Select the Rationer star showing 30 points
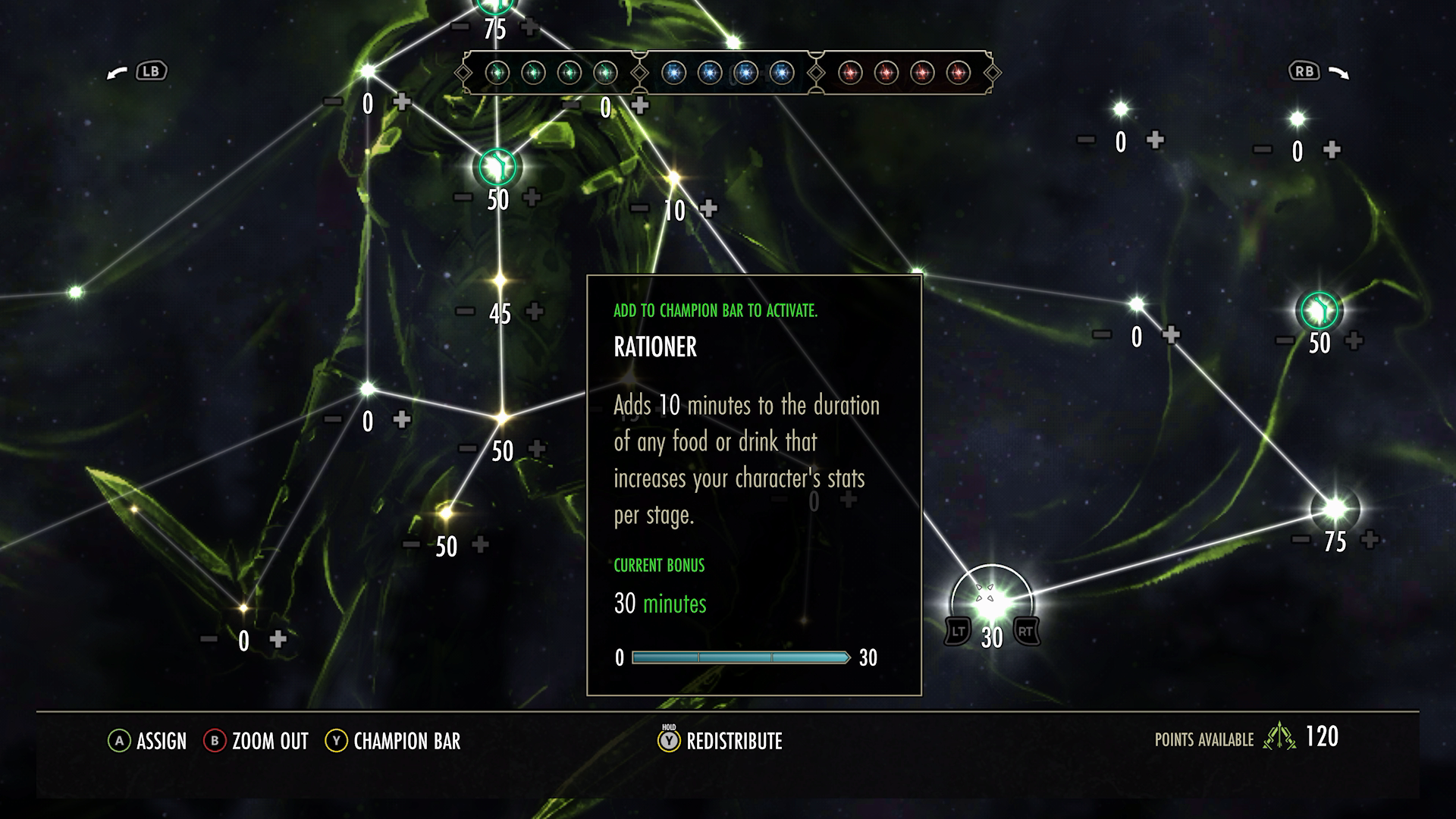 [990, 601]
